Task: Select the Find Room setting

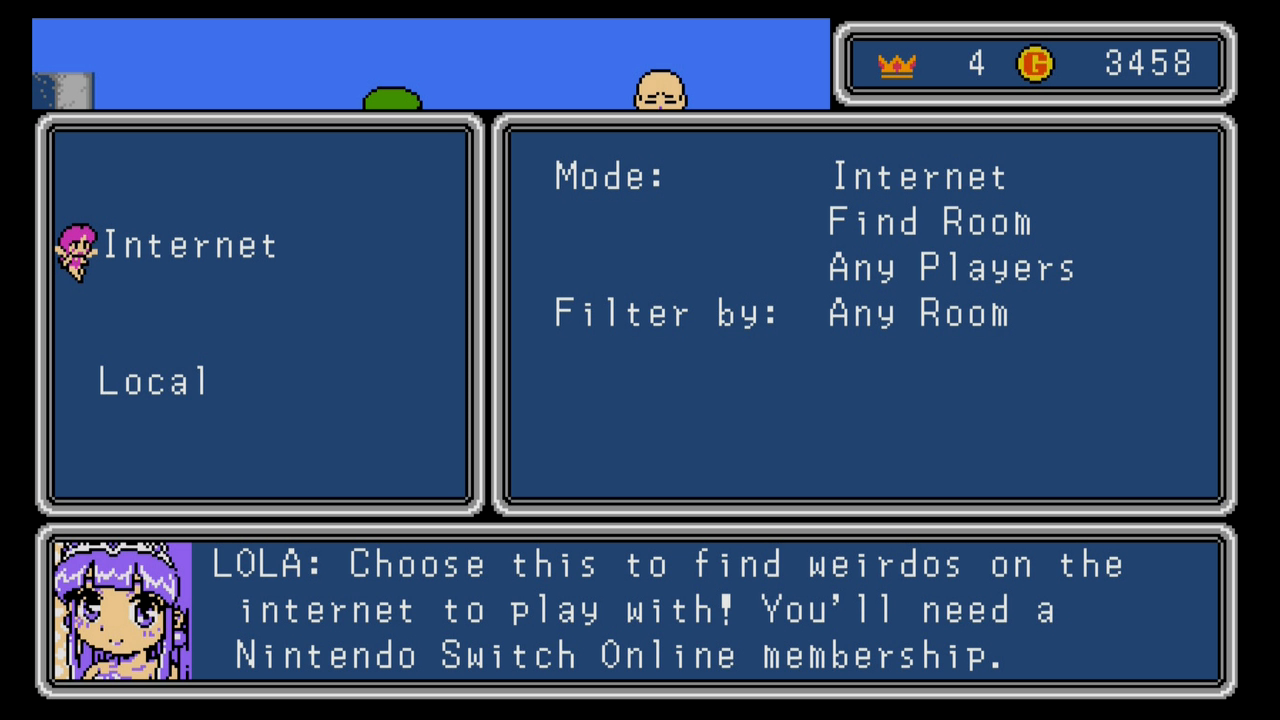Action: pos(929,222)
